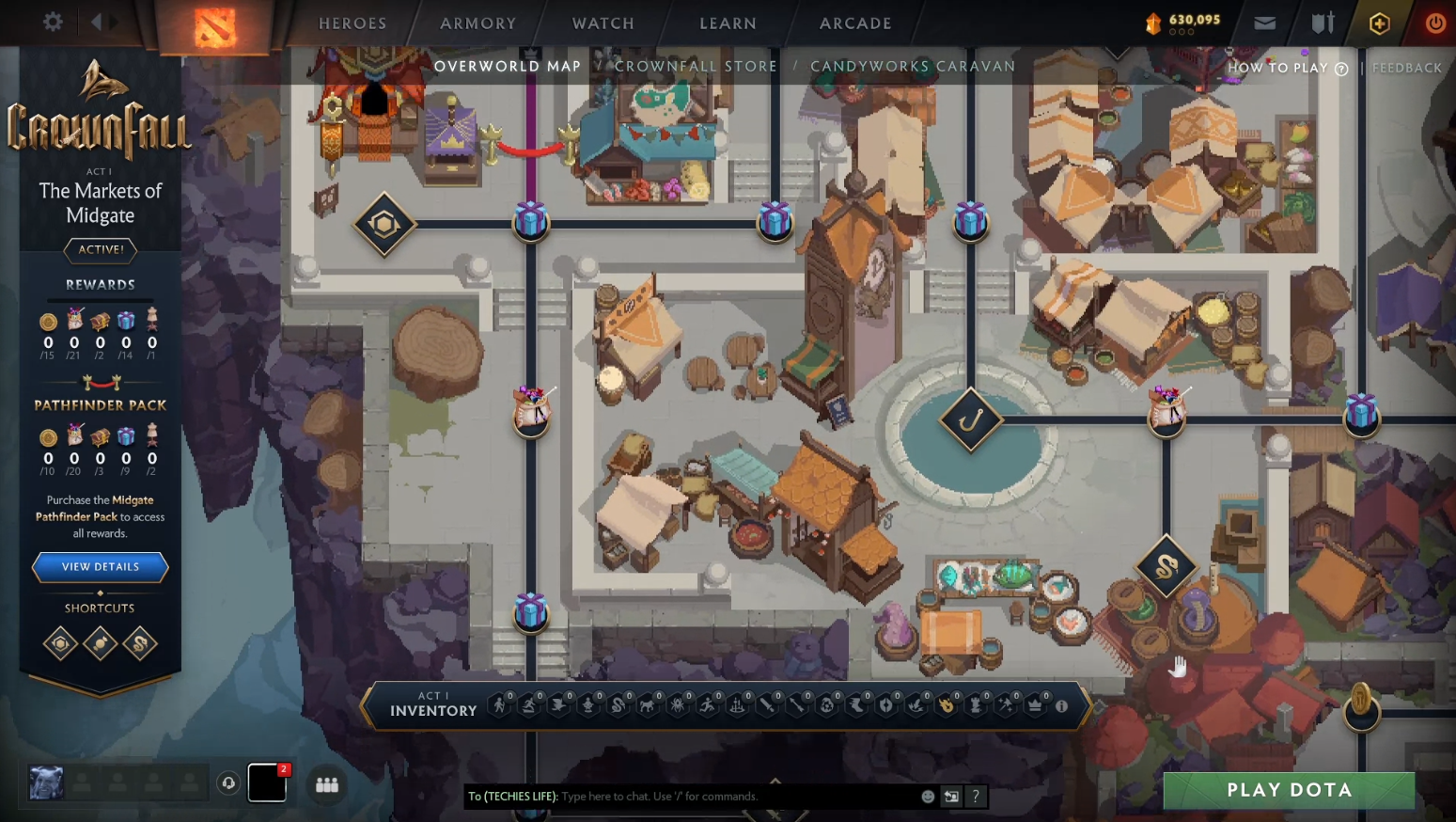Open the mail inbox icon
Viewport: 1456px width, 822px height.
(1265, 24)
